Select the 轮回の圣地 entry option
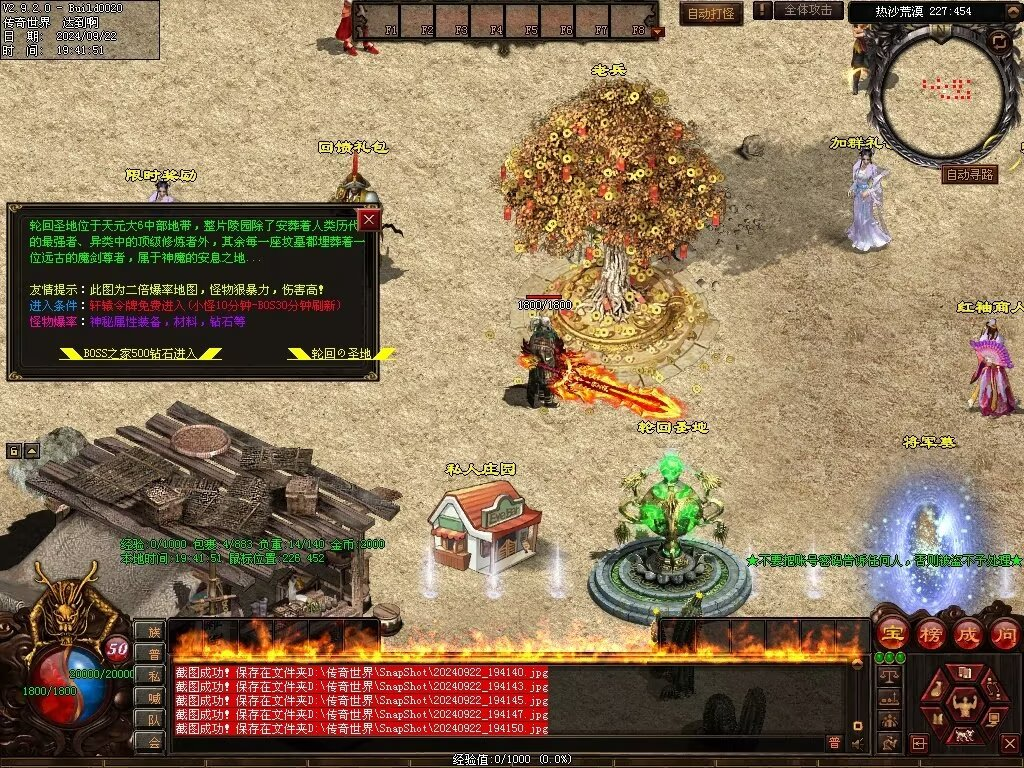1024x768 pixels. coord(341,353)
